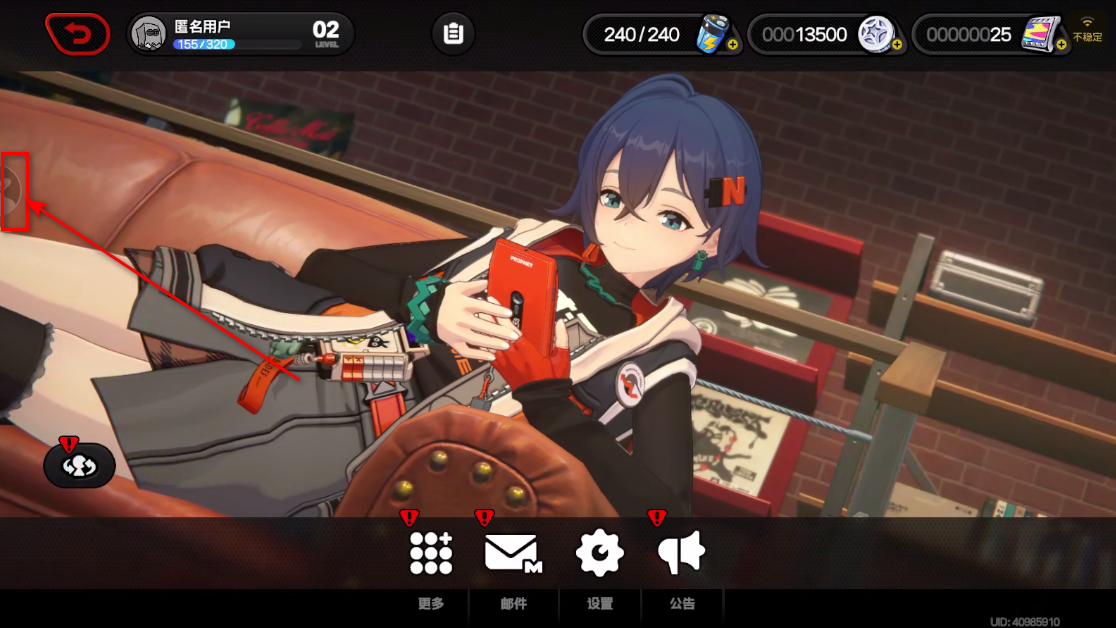Screen dimensions: 1116x628
Task: Click the character swap icon above the bottom bar
Action: (x=79, y=466)
